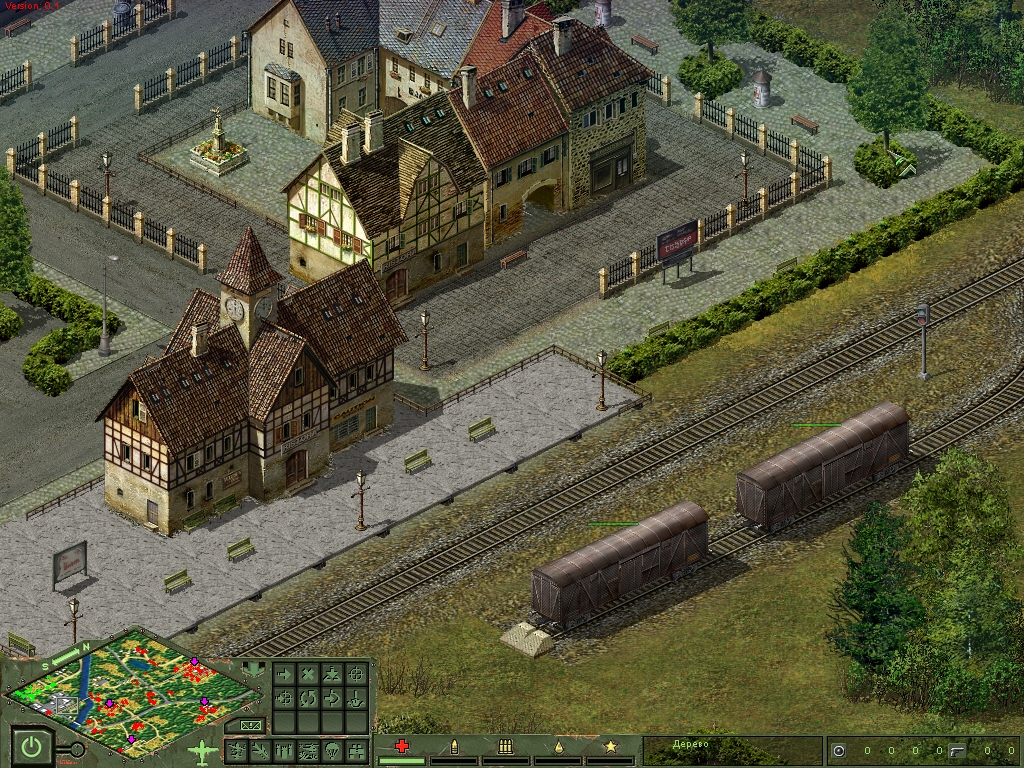Activate the X stop command
Screen dimensions: 1024x768
(x=308, y=674)
